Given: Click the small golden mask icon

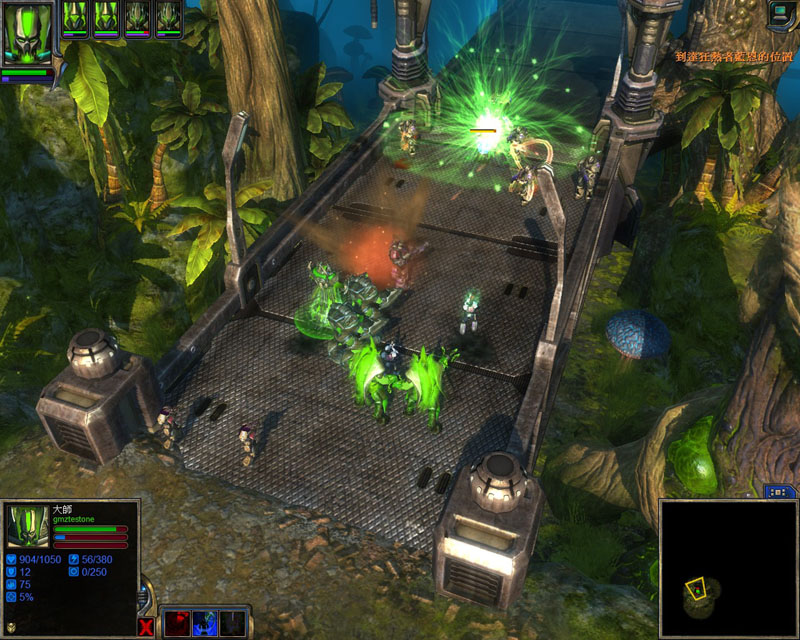Looking at the screenshot, I should (11, 628).
